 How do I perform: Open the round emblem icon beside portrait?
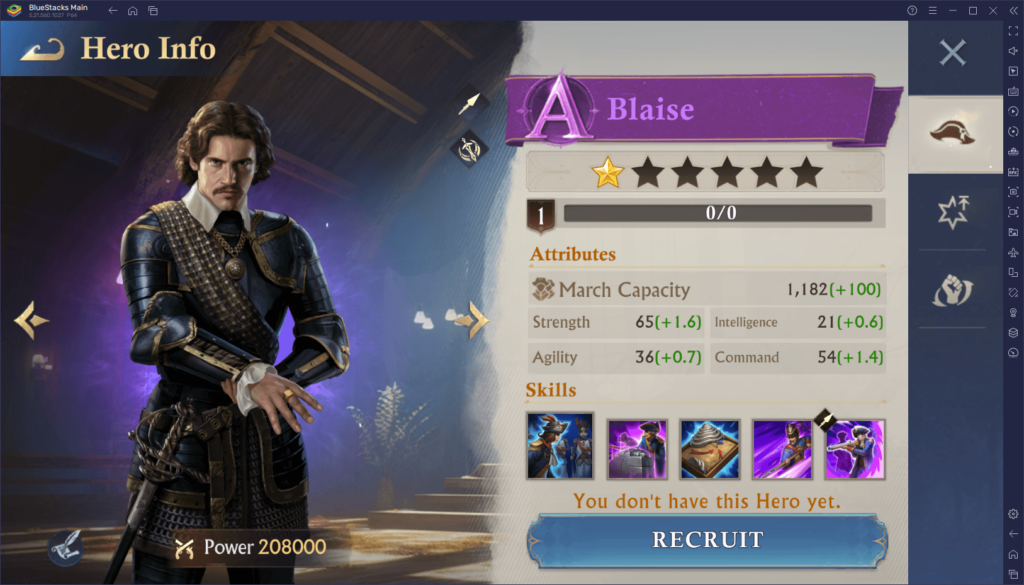[x=469, y=149]
